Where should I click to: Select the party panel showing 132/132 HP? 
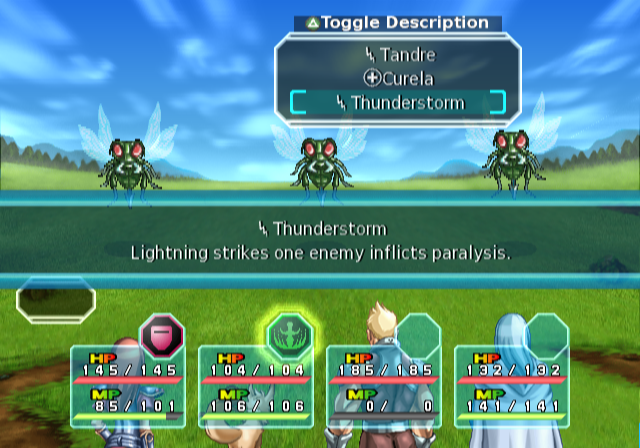(x=512, y=385)
